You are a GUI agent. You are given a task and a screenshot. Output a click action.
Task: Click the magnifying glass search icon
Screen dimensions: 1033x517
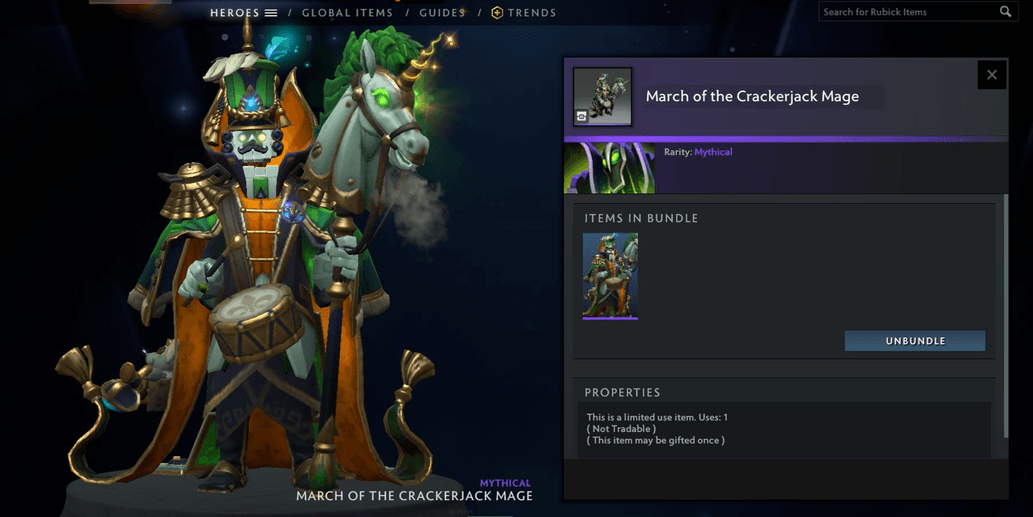pyautogui.click(x=1005, y=12)
